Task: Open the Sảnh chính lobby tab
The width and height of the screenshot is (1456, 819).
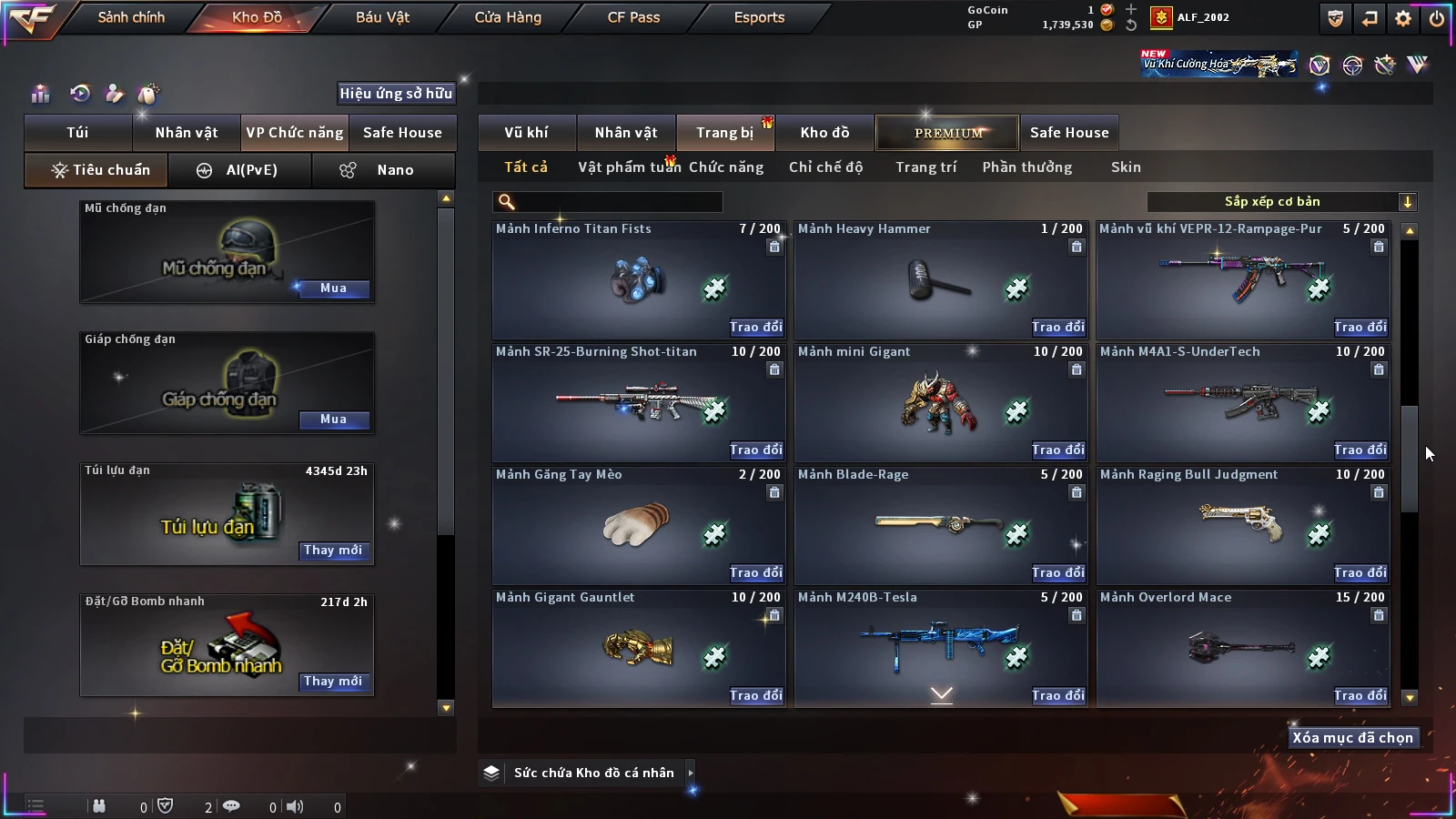Action: pyautogui.click(x=131, y=17)
